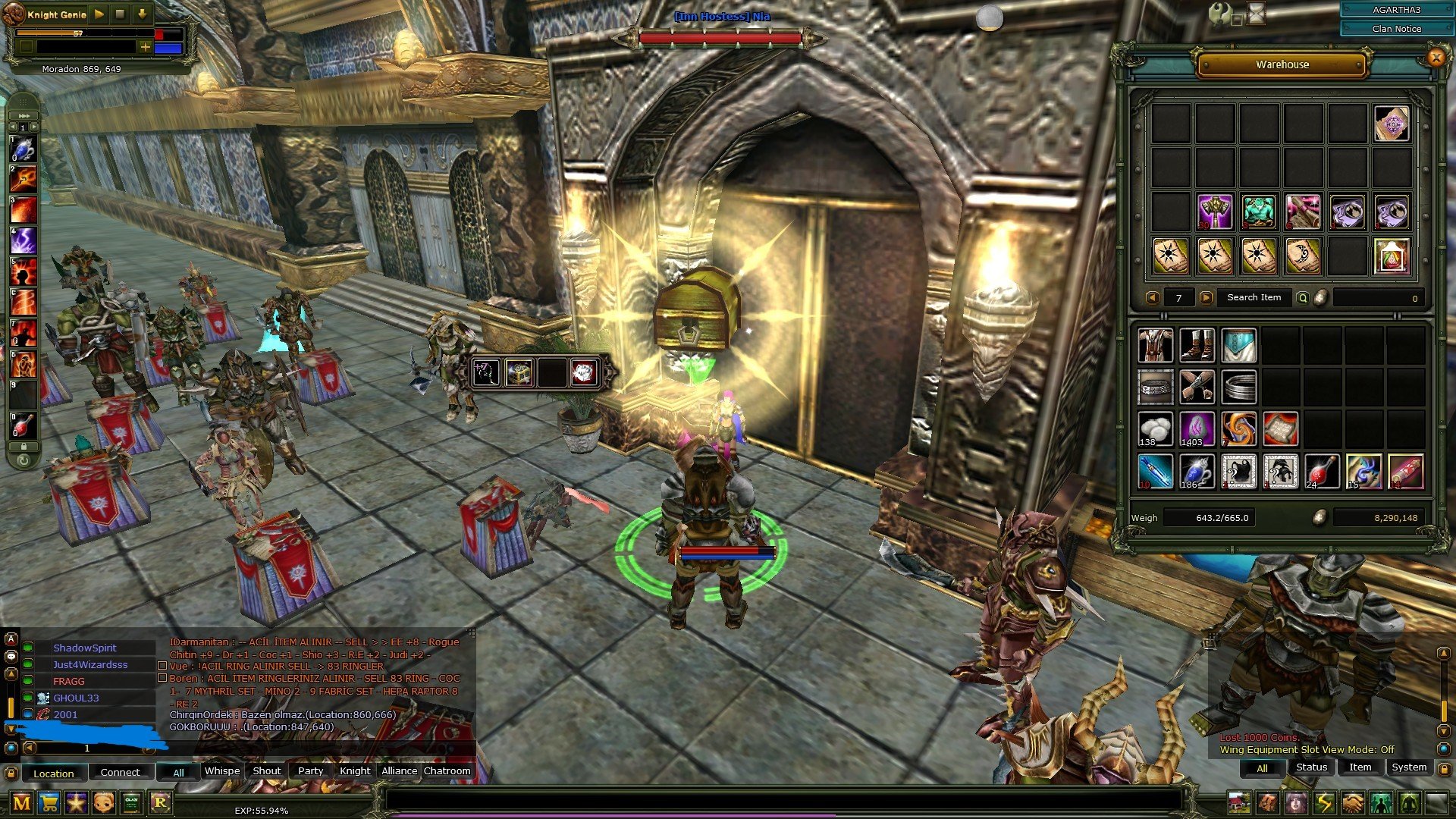Select the handshake trade icon in the skill bar
The image size is (1456, 819).
[x=1351, y=802]
